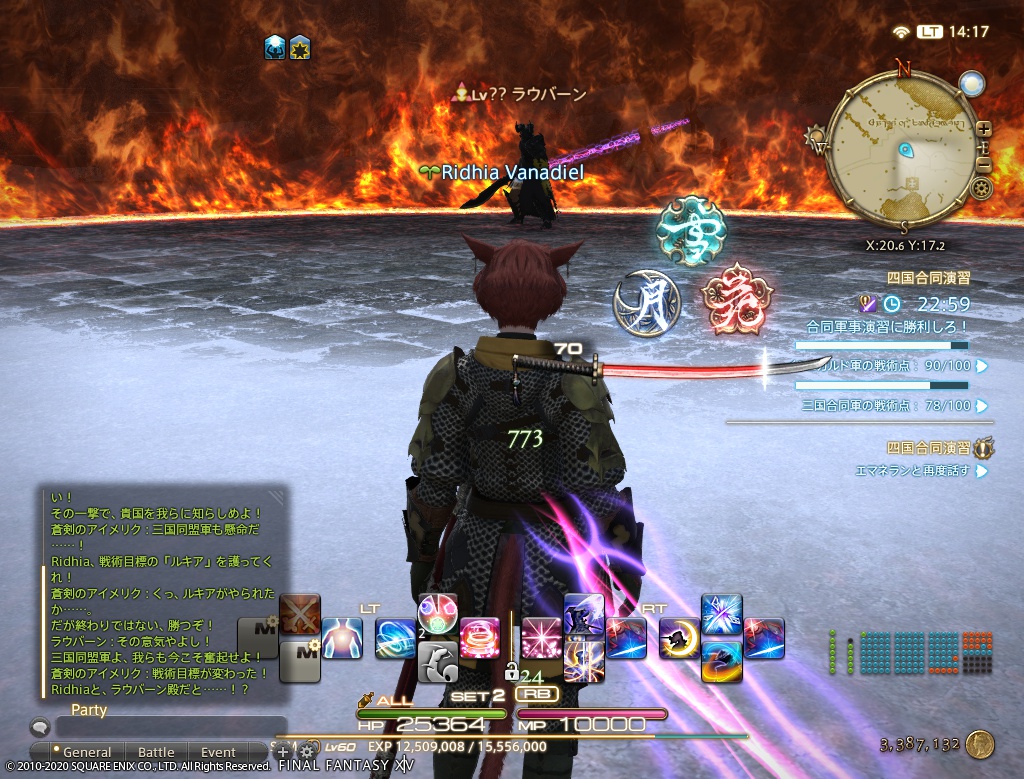Use the pink spiral rings ability
The height and width of the screenshot is (779, 1024).
[x=479, y=637]
